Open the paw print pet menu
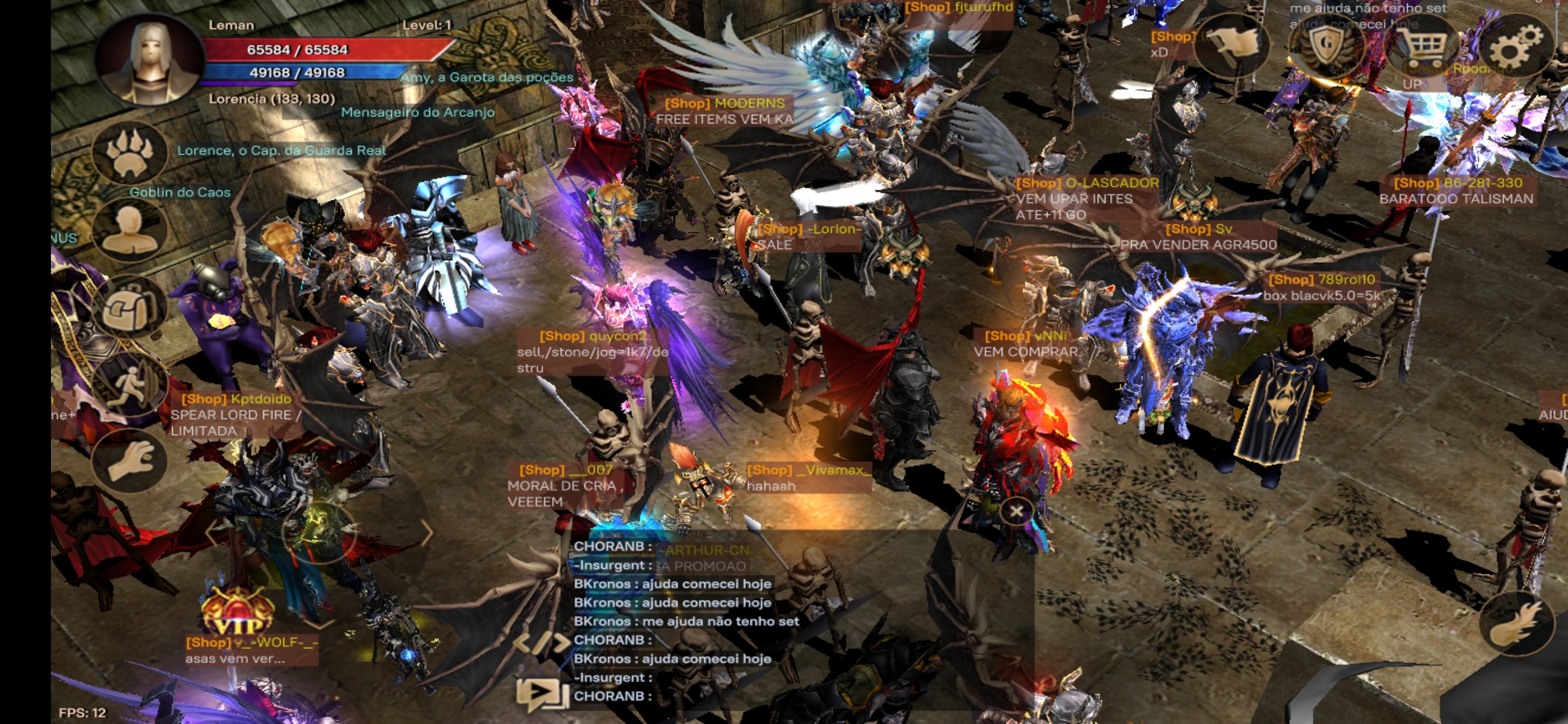Viewport: 1568px width, 724px height. point(129,153)
